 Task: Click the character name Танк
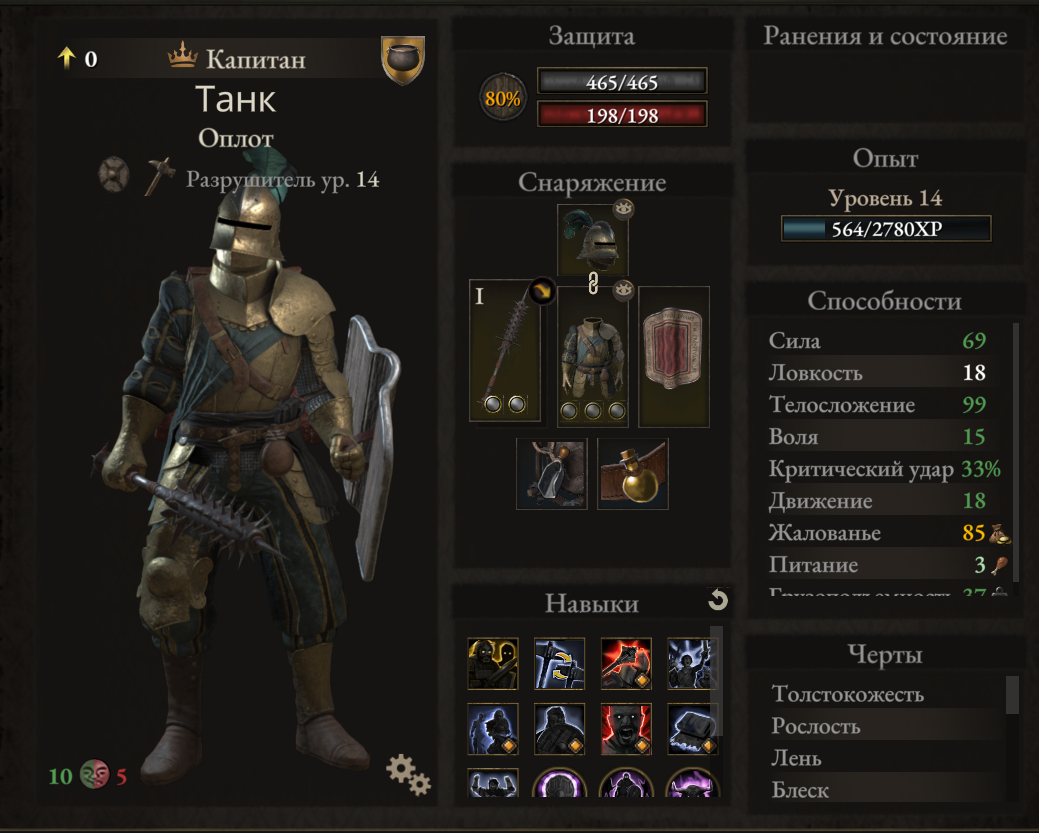pyautogui.click(x=235, y=99)
